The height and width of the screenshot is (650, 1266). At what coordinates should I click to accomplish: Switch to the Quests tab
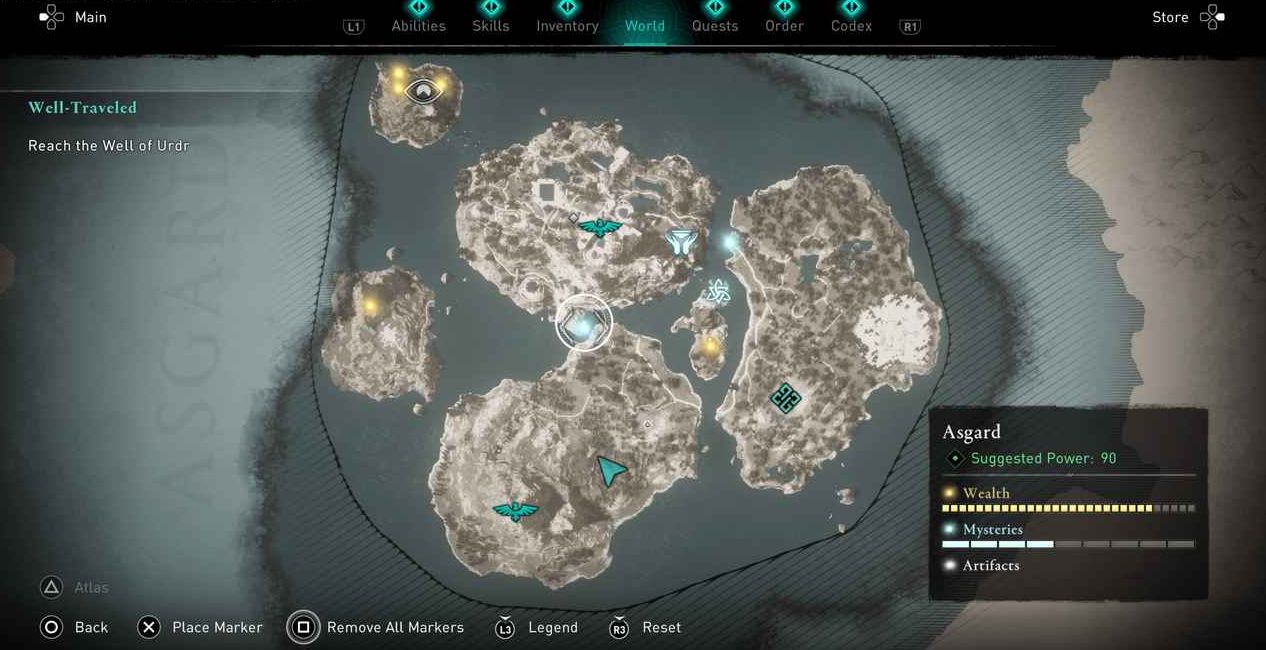(x=715, y=26)
